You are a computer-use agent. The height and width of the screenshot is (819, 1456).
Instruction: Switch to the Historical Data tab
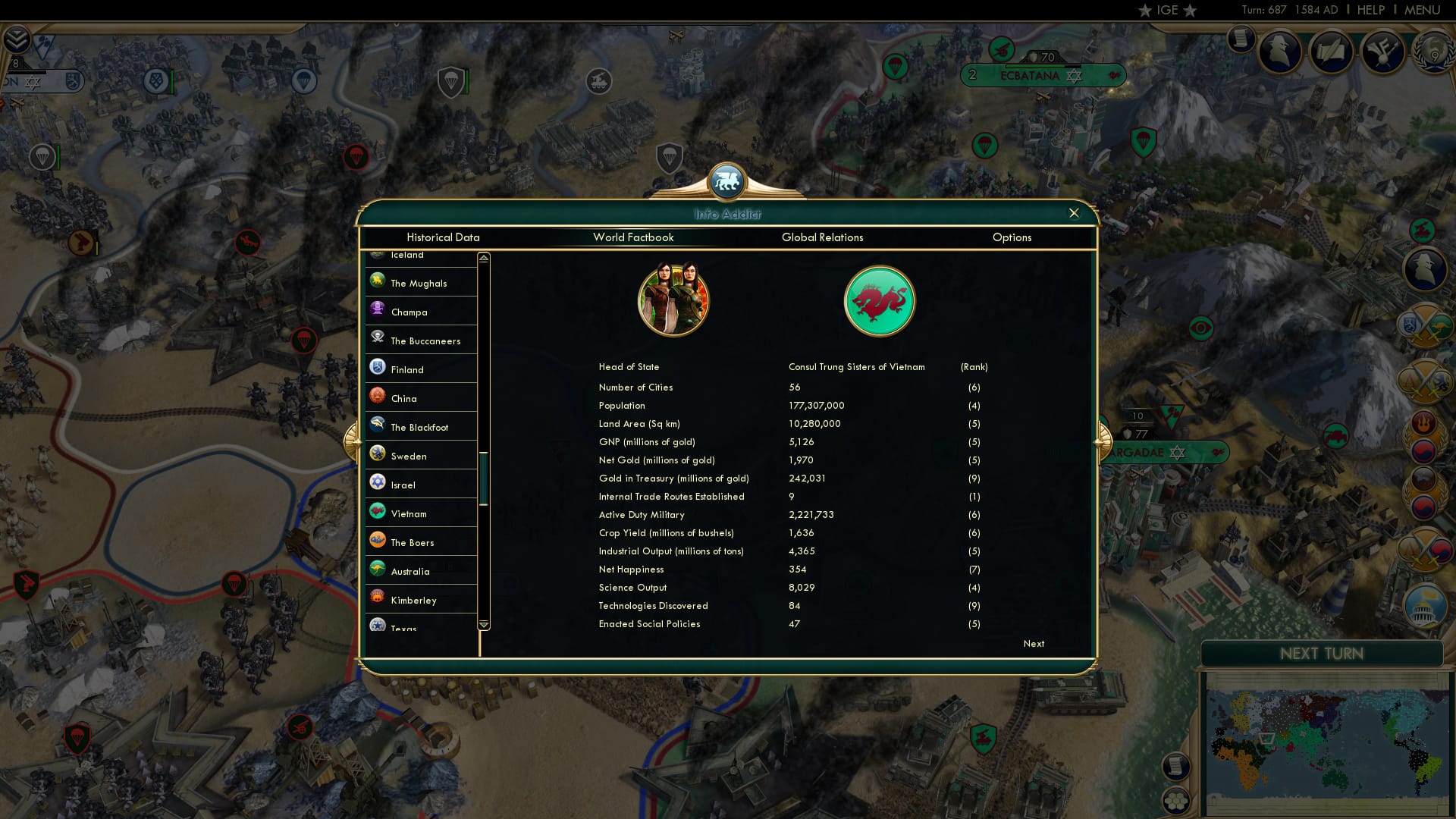click(444, 237)
